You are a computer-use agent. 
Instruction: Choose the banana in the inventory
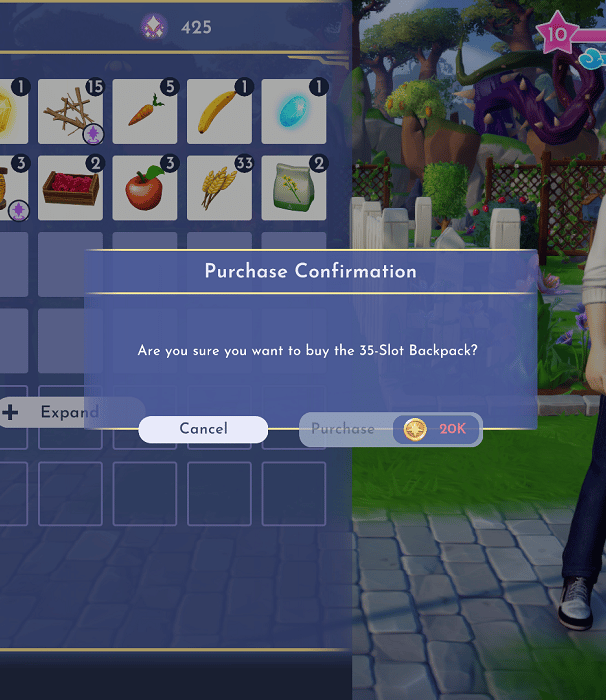click(219, 112)
